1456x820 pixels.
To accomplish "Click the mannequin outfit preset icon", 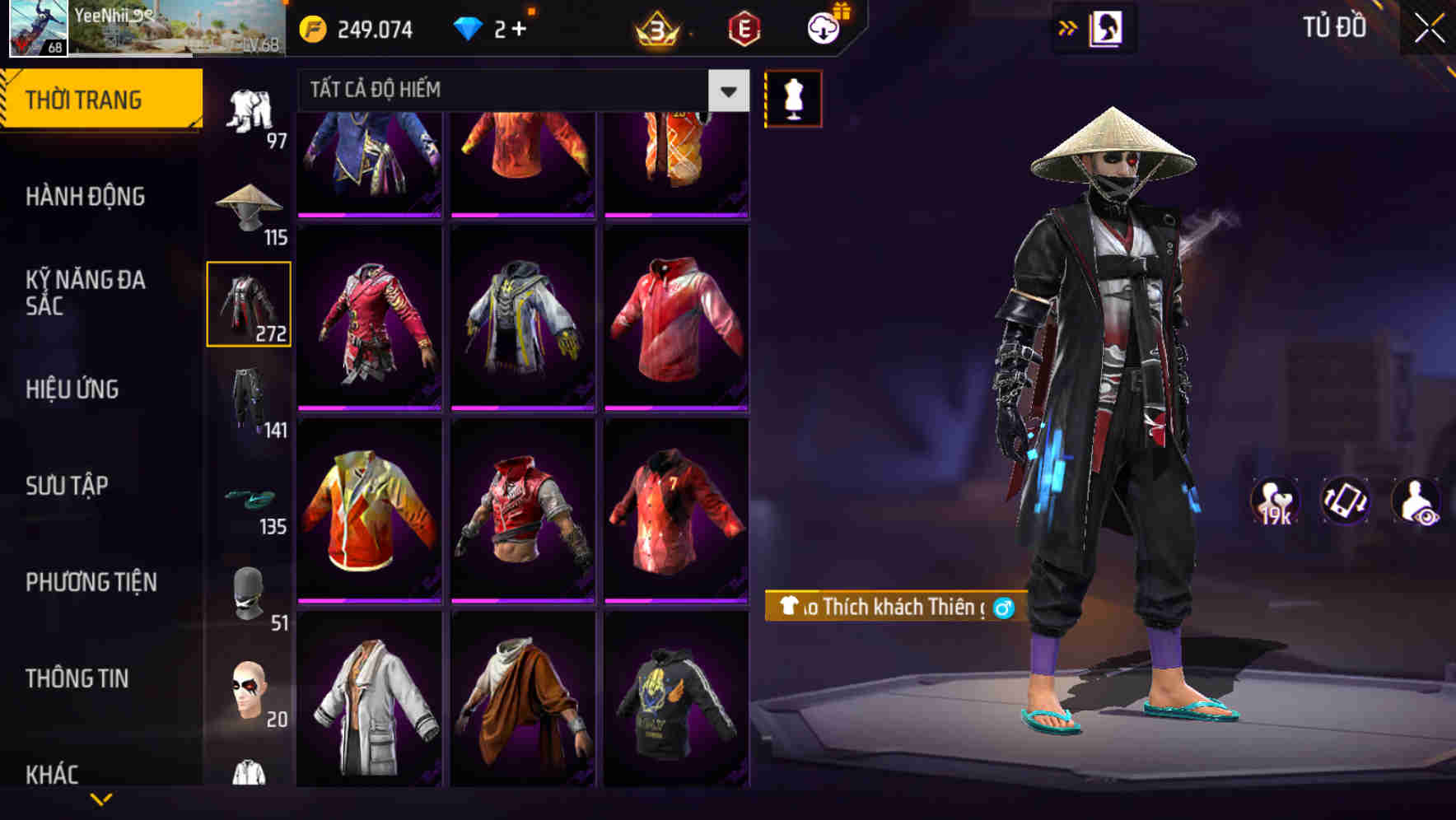I will [x=793, y=97].
